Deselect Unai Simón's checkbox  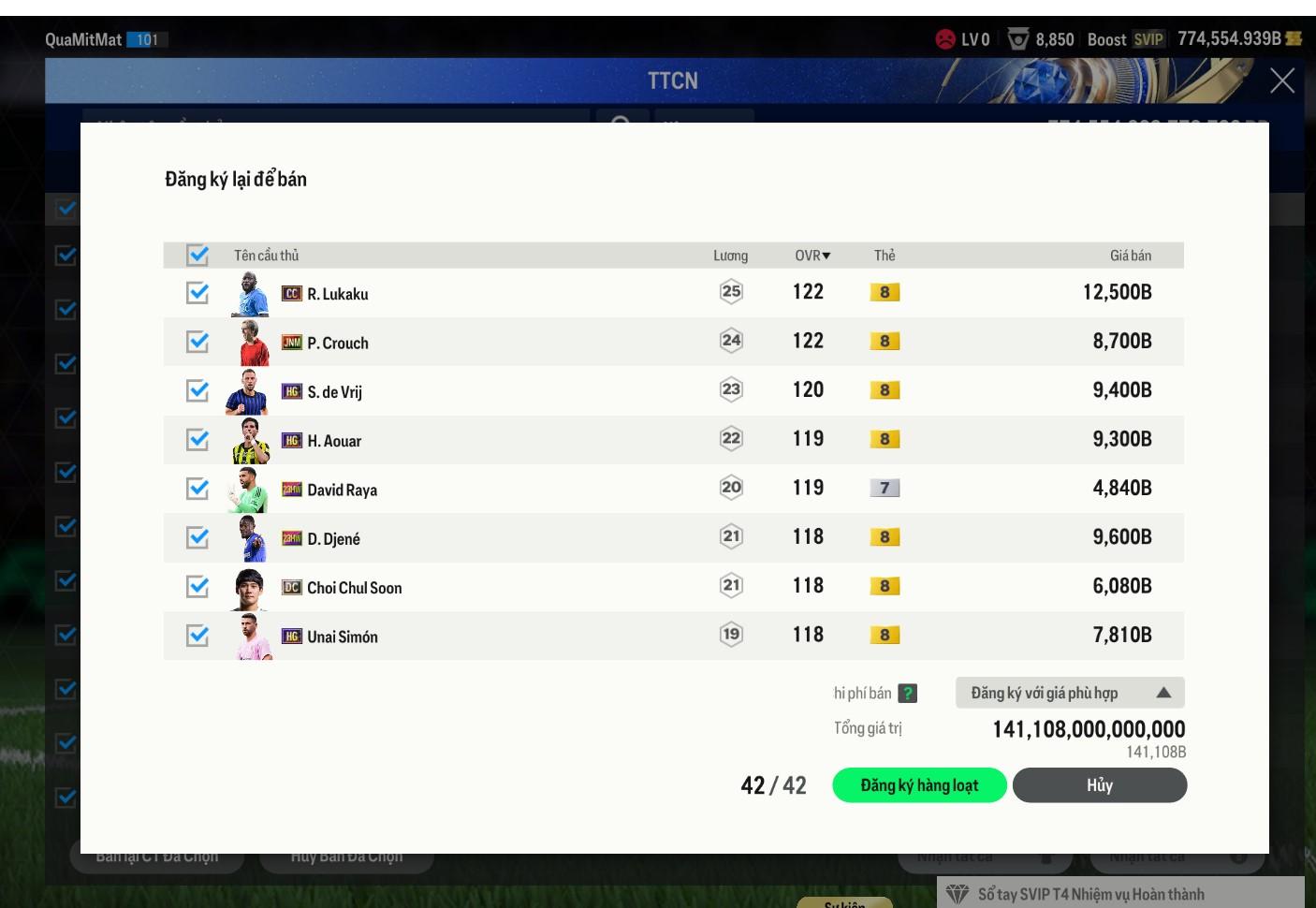click(x=197, y=635)
